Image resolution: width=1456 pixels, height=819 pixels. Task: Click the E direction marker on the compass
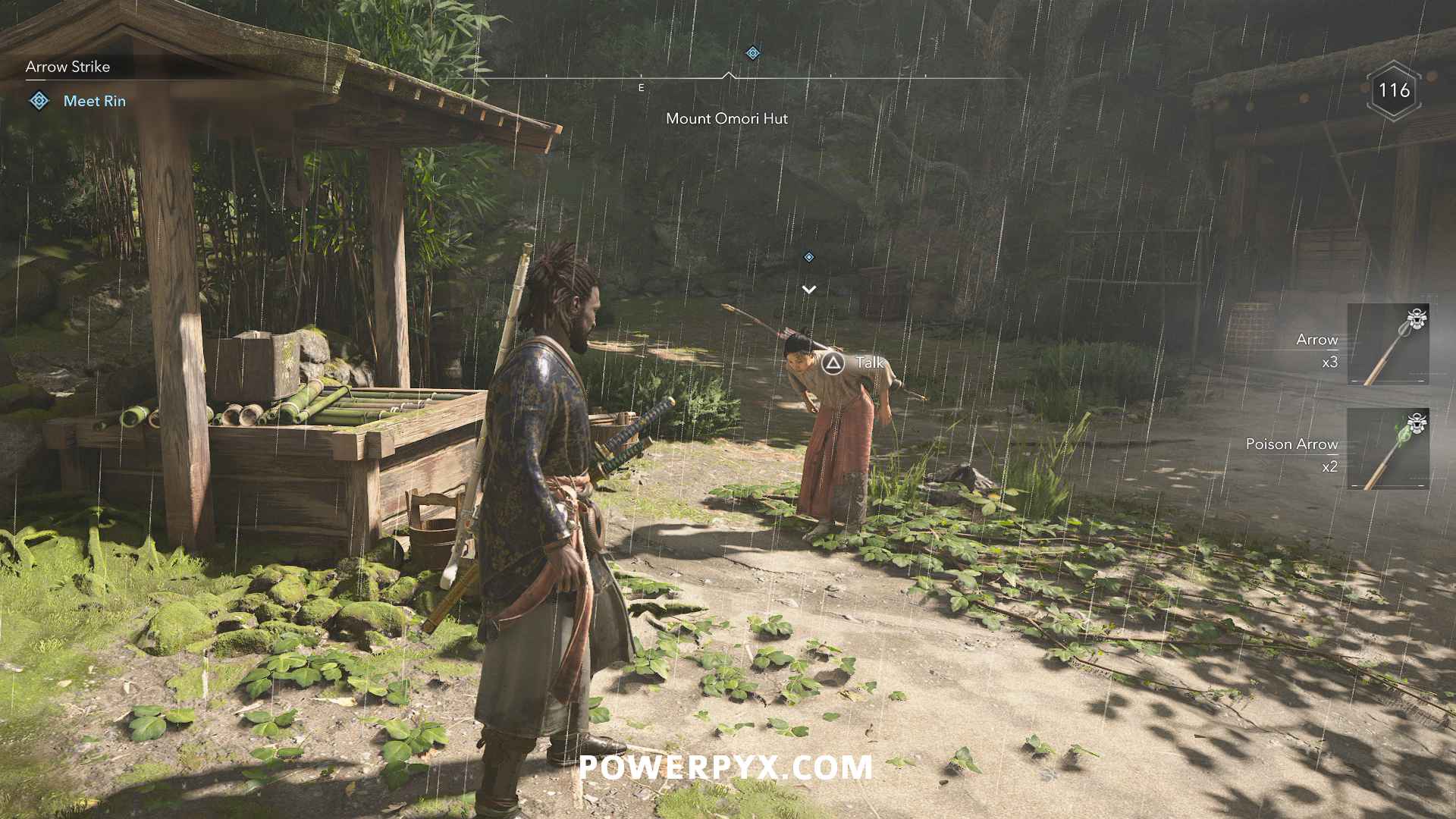coord(641,87)
